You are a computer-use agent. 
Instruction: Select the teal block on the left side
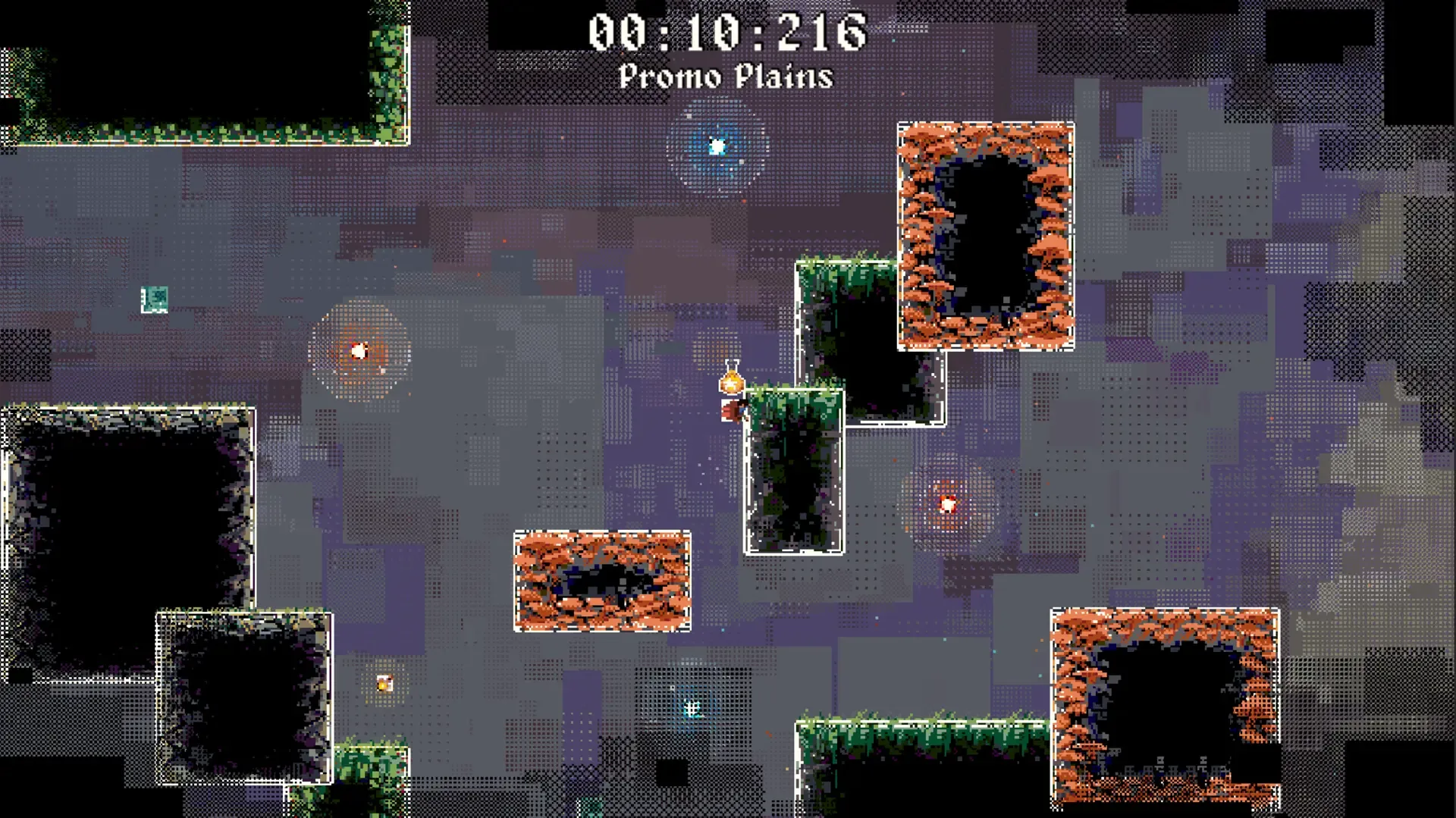[154, 298]
